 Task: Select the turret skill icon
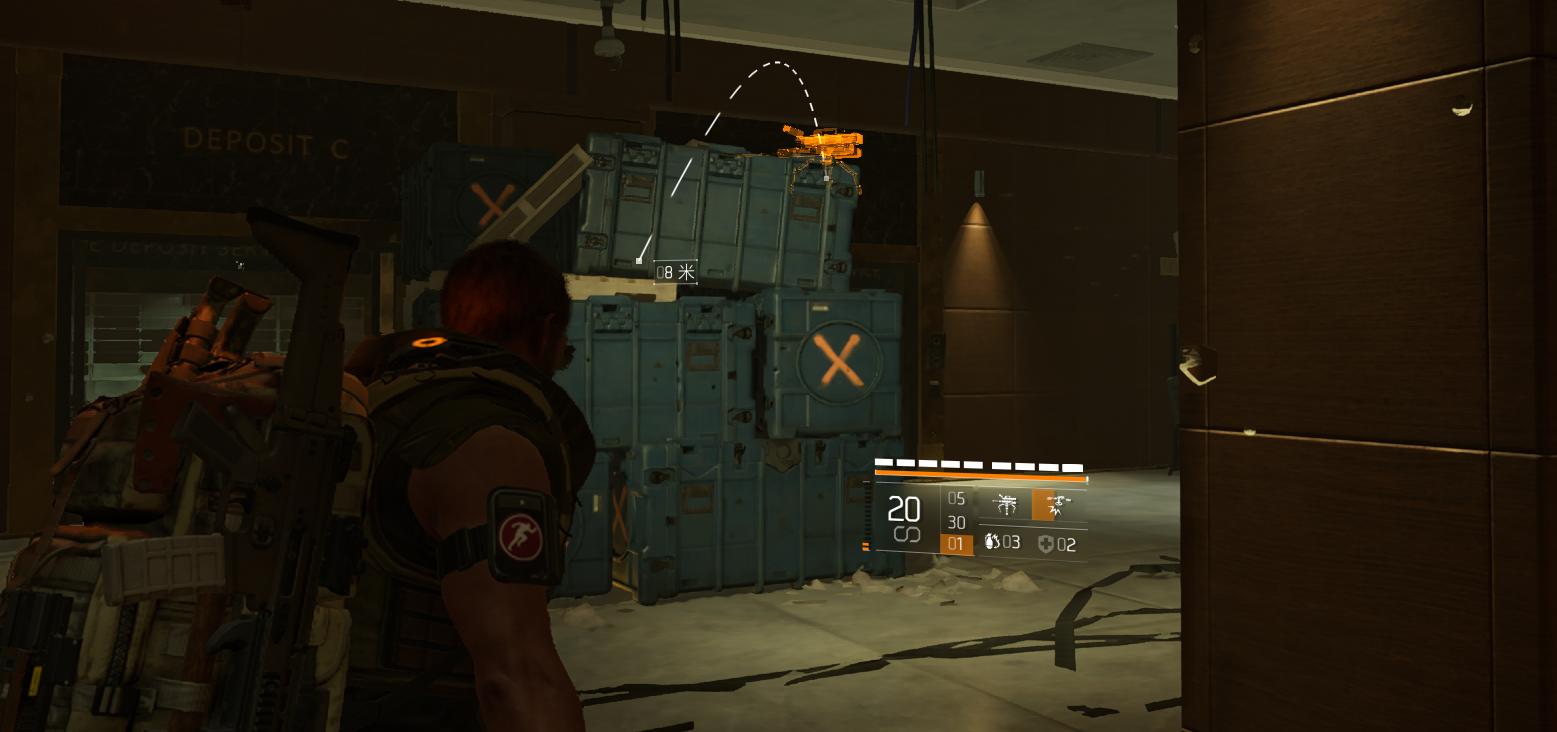click(1005, 505)
